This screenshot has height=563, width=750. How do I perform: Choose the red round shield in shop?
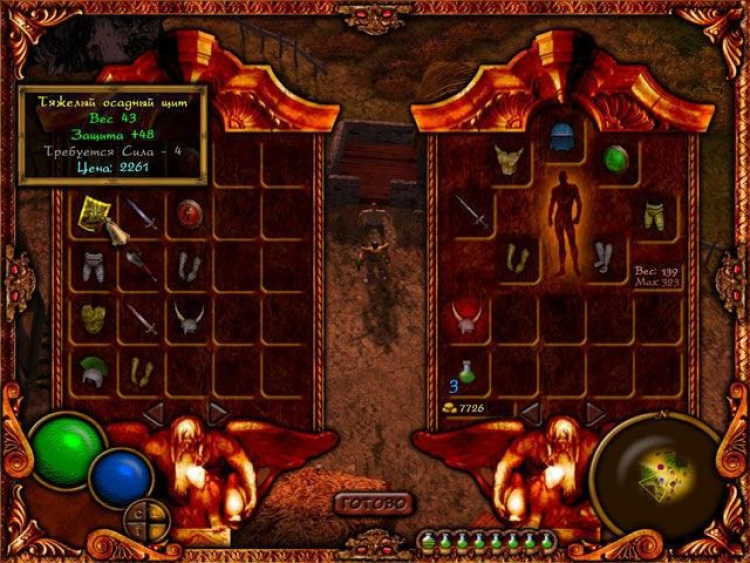[189, 213]
